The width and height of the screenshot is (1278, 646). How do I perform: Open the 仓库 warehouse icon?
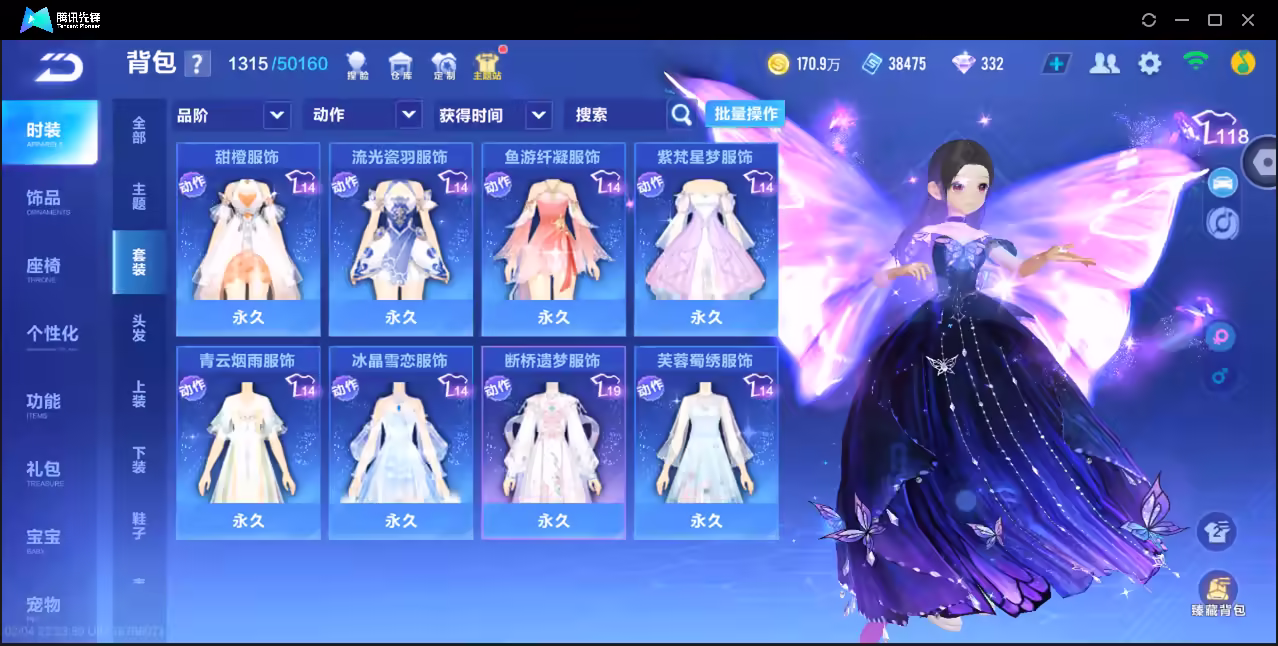[400, 65]
